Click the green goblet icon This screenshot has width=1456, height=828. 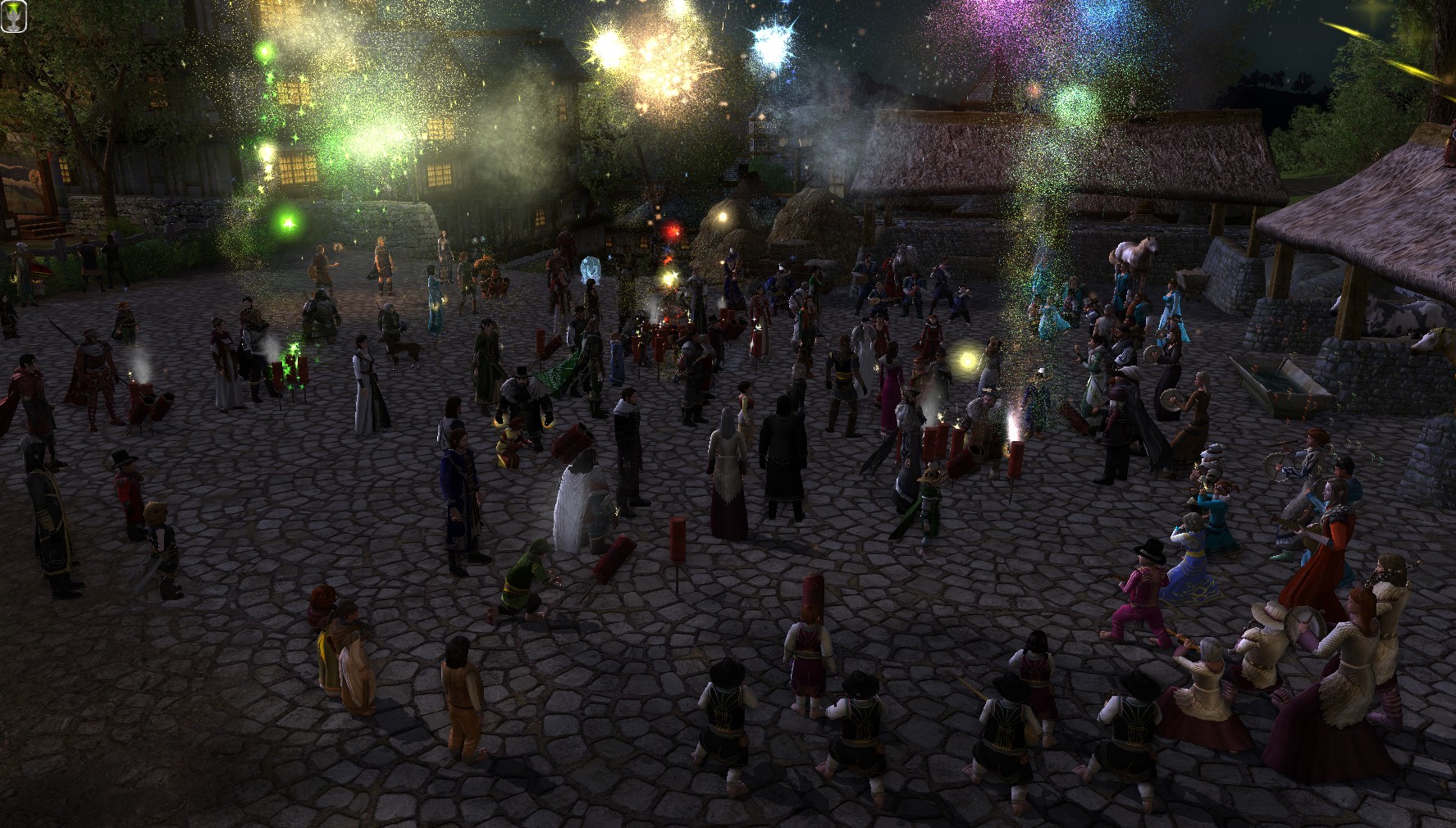(14, 15)
